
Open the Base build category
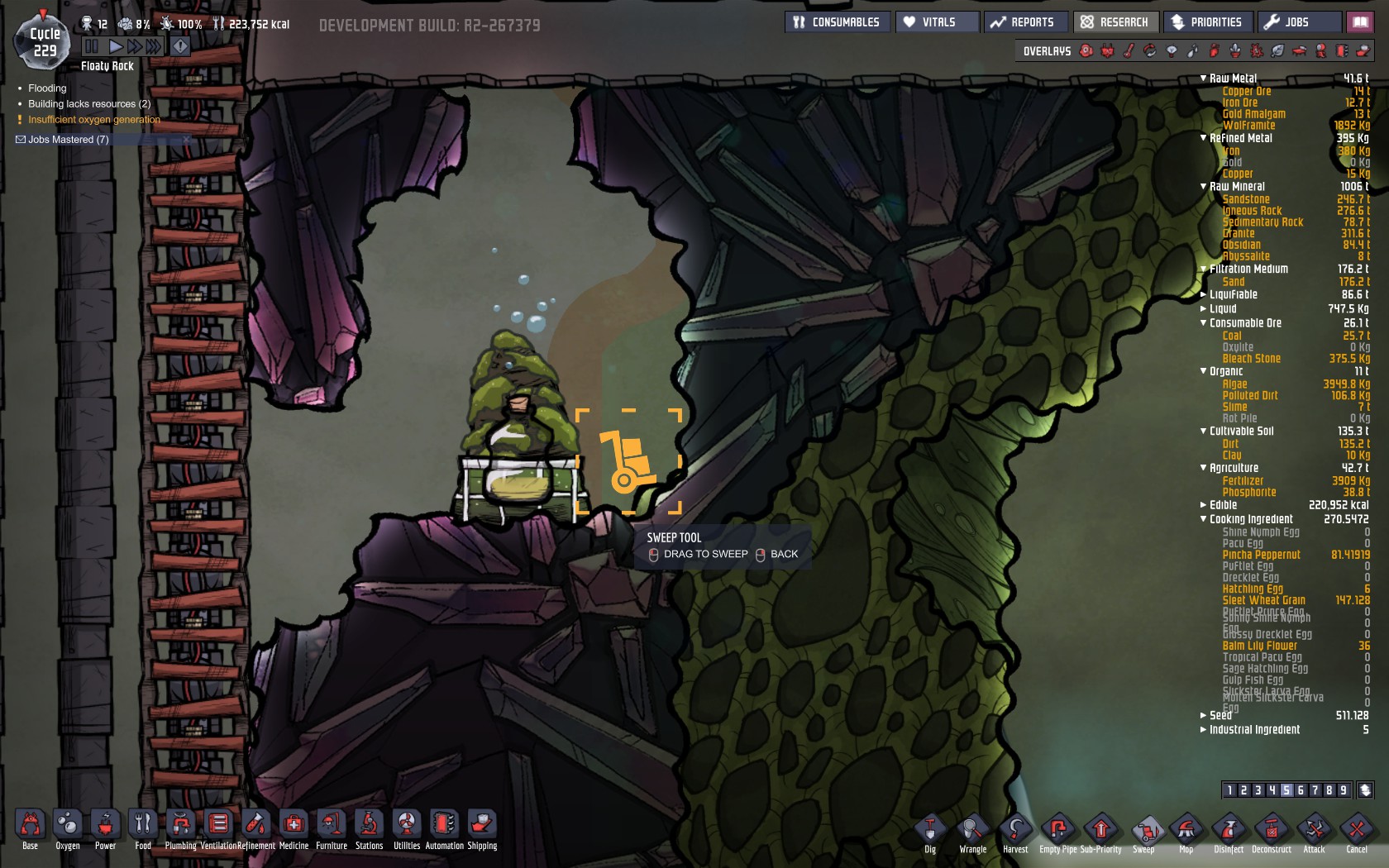[30, 826]
